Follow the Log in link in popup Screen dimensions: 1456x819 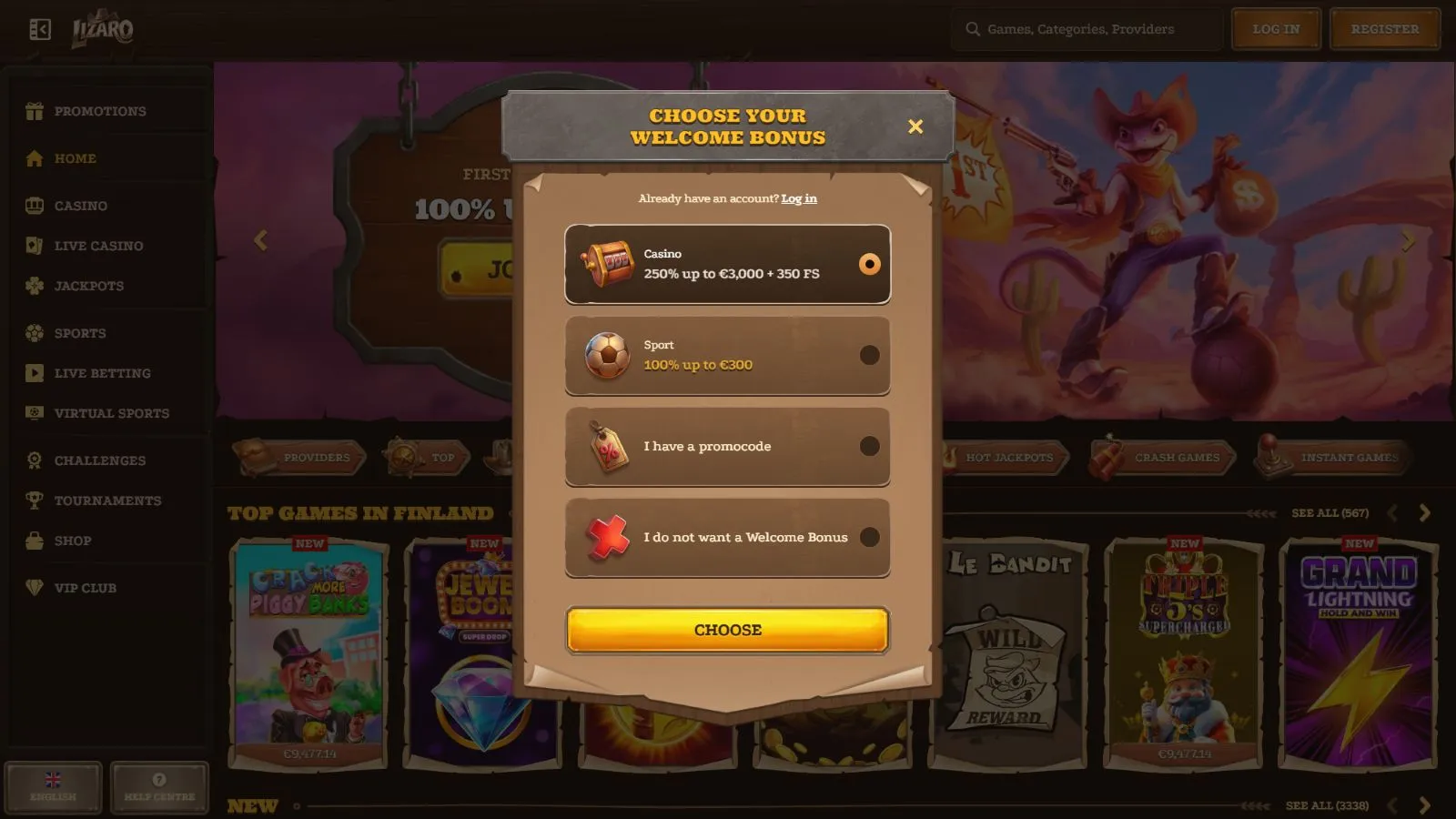click(799, 198)
